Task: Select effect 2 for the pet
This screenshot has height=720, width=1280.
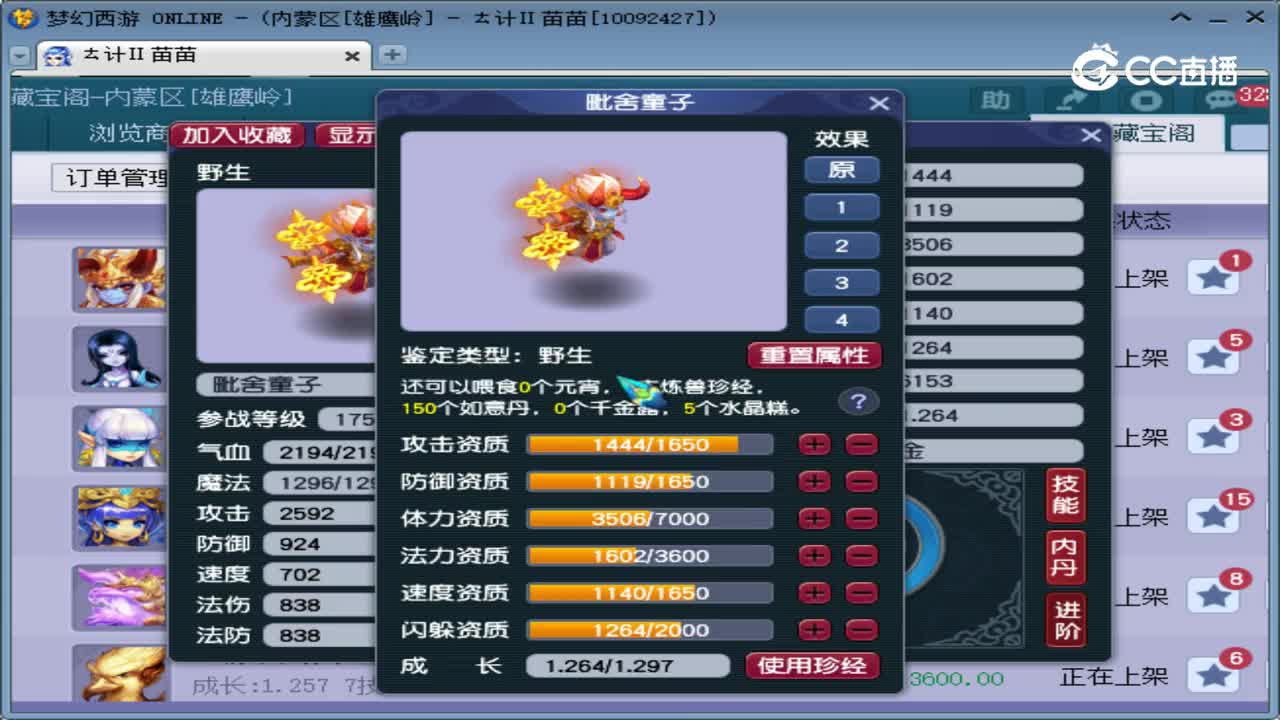Action: (842, 245)
